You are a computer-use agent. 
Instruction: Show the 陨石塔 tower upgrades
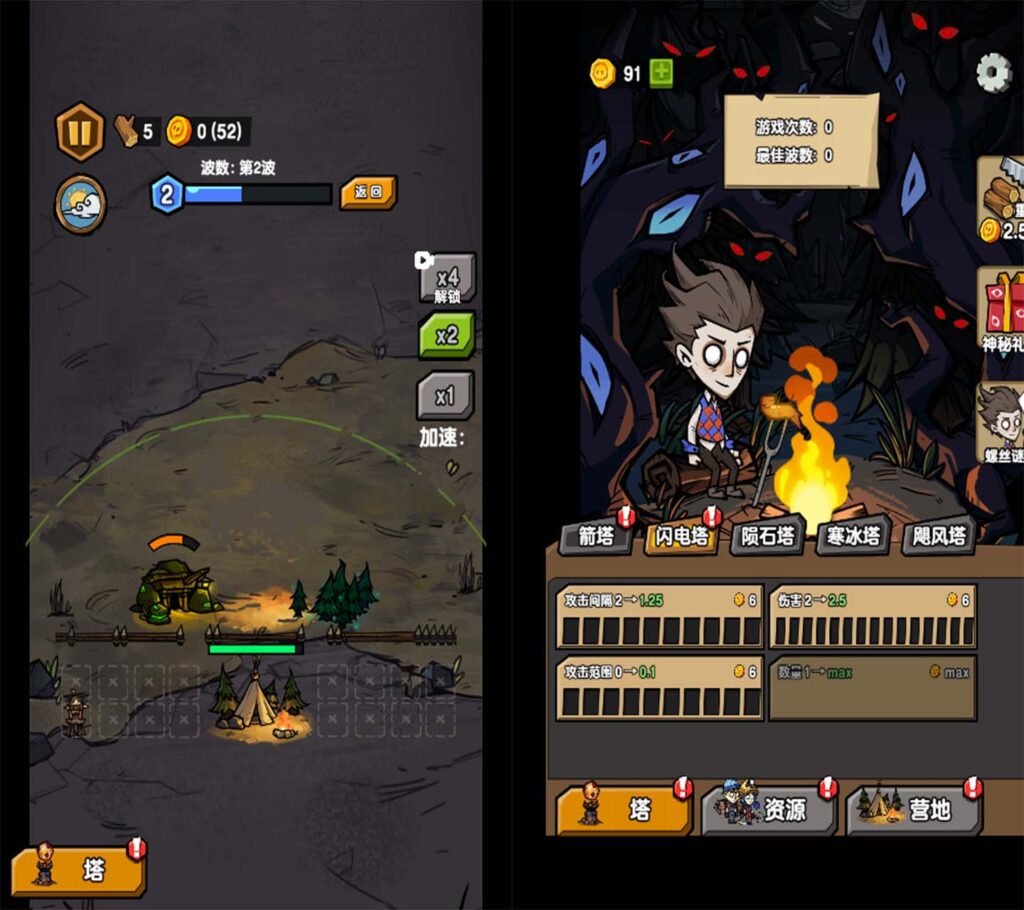(x=767, y=537)
